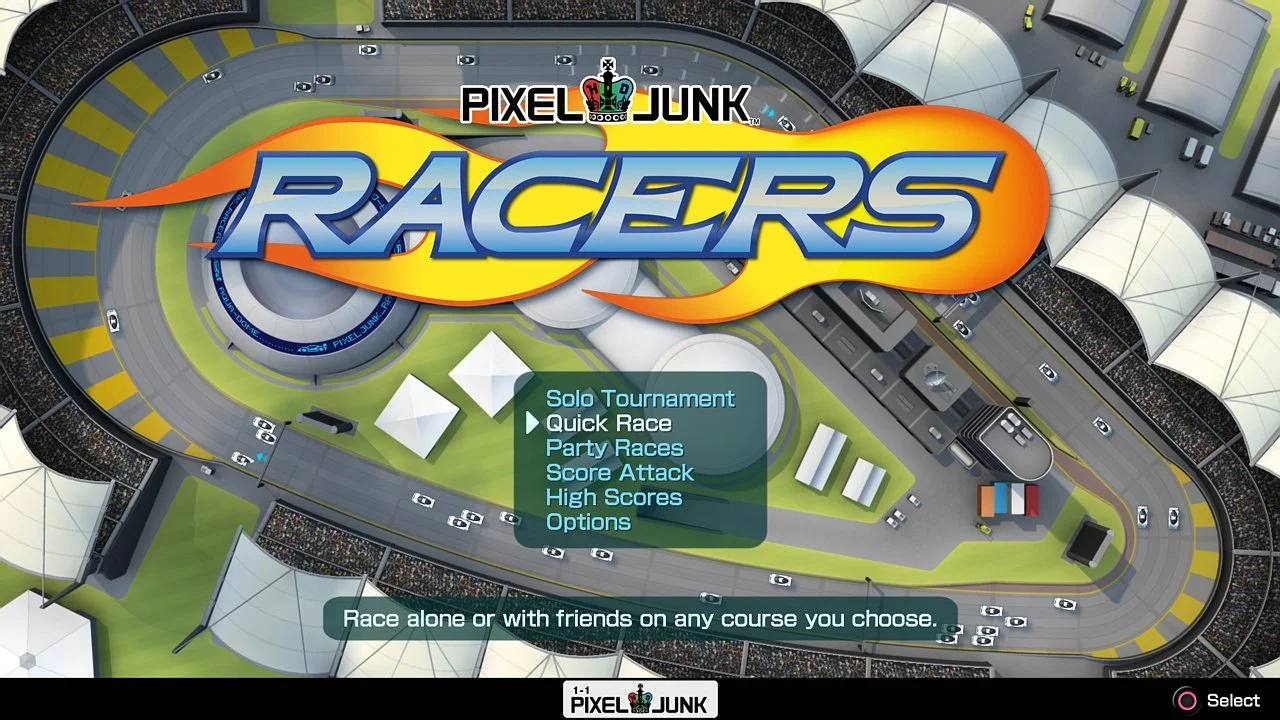Click the multicolored container near the pit area

point(1010,502)
